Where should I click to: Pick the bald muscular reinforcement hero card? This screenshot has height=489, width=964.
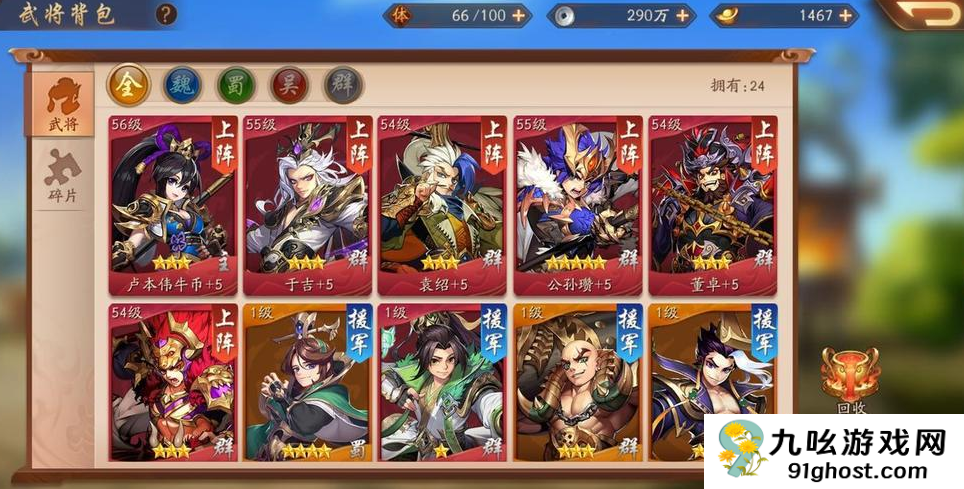[x=577, y=383]
